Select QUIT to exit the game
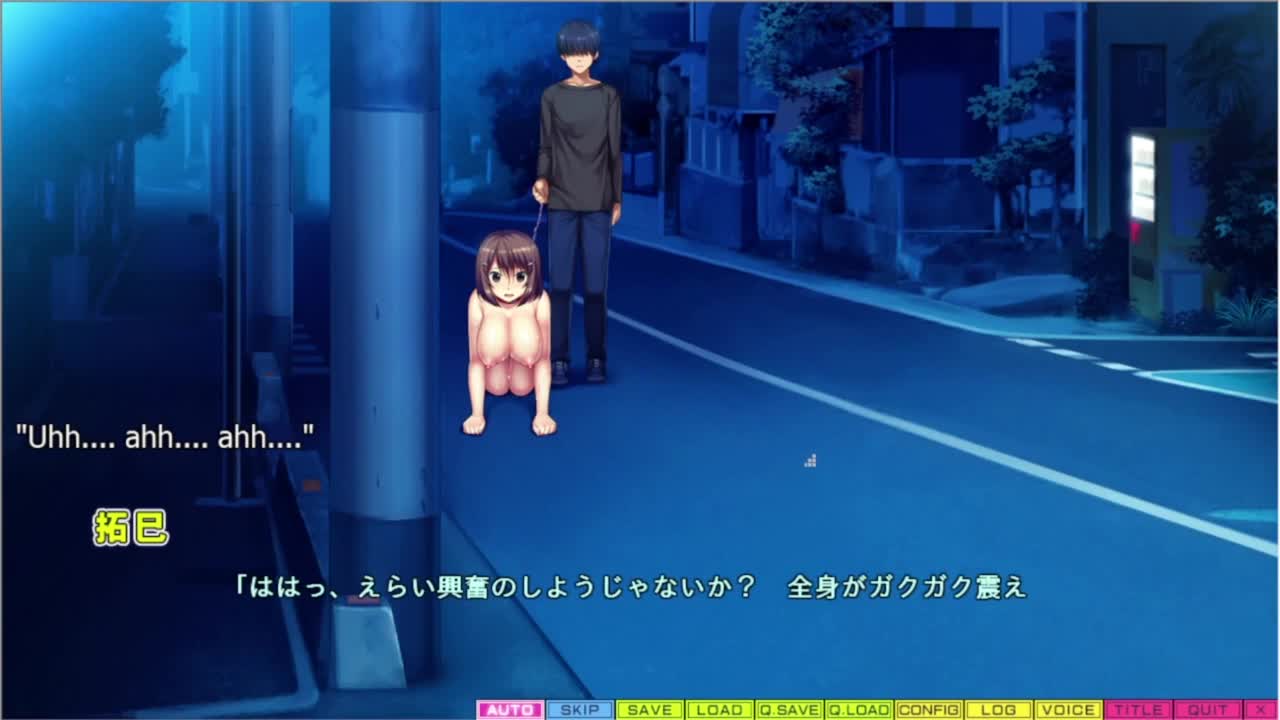The height and width of the screenshot is (720, 1280). click(x=1207, y=710)
